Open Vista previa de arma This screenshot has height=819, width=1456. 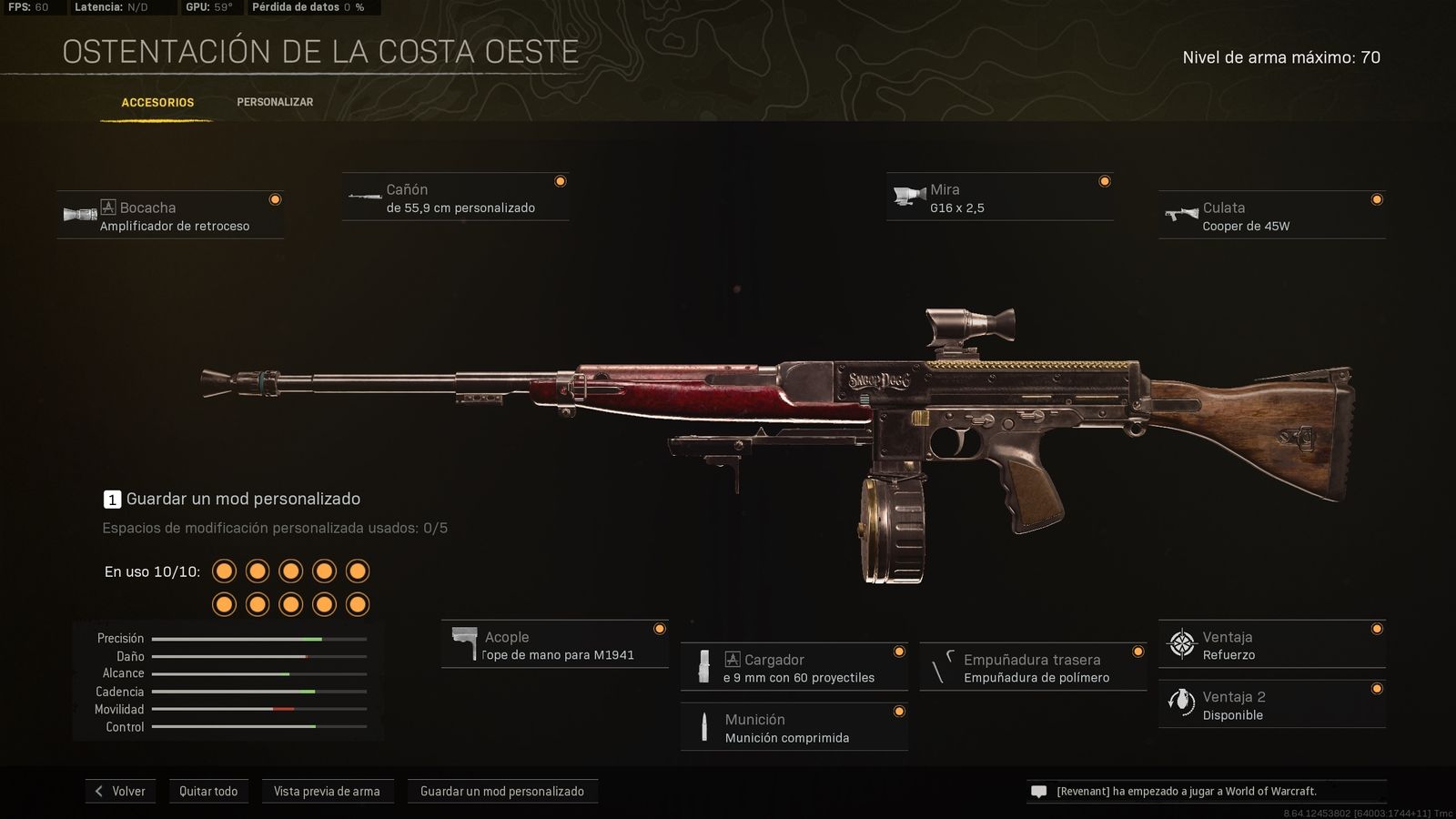pos(328,791)
